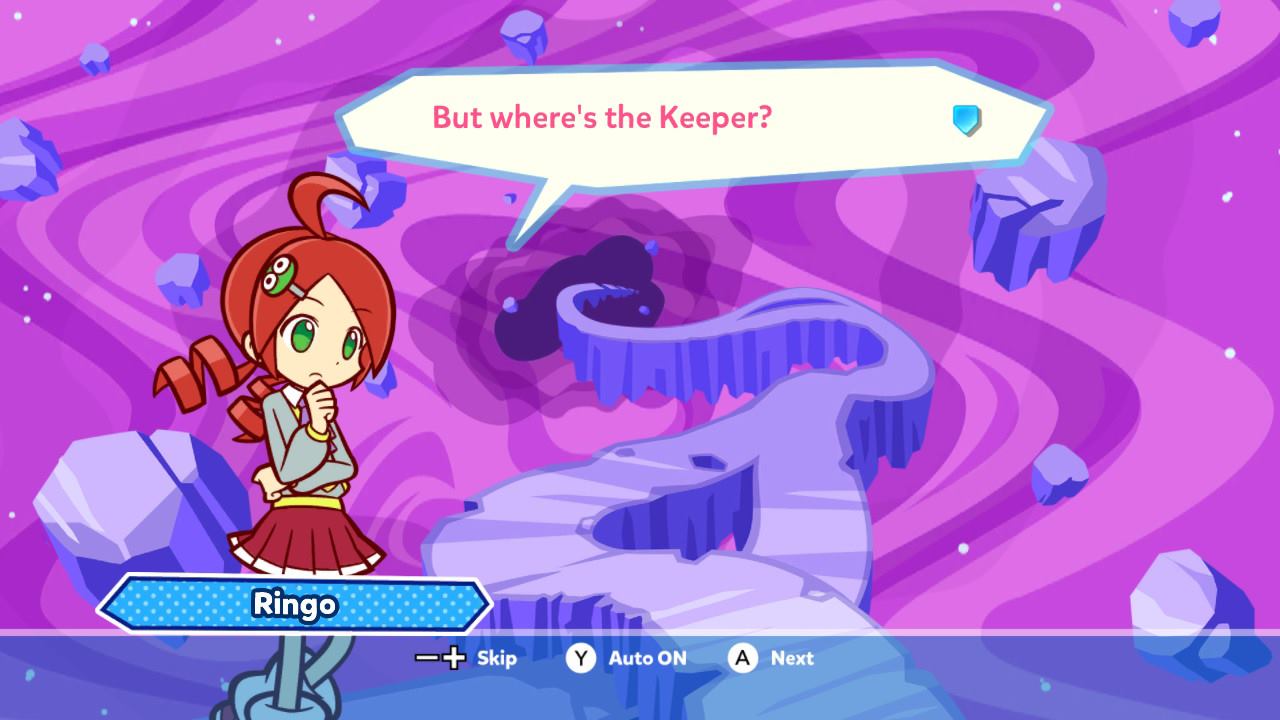Click the blue continue marker in the speech bubble
Screen dimensions: 1280x720
(966, 120)
